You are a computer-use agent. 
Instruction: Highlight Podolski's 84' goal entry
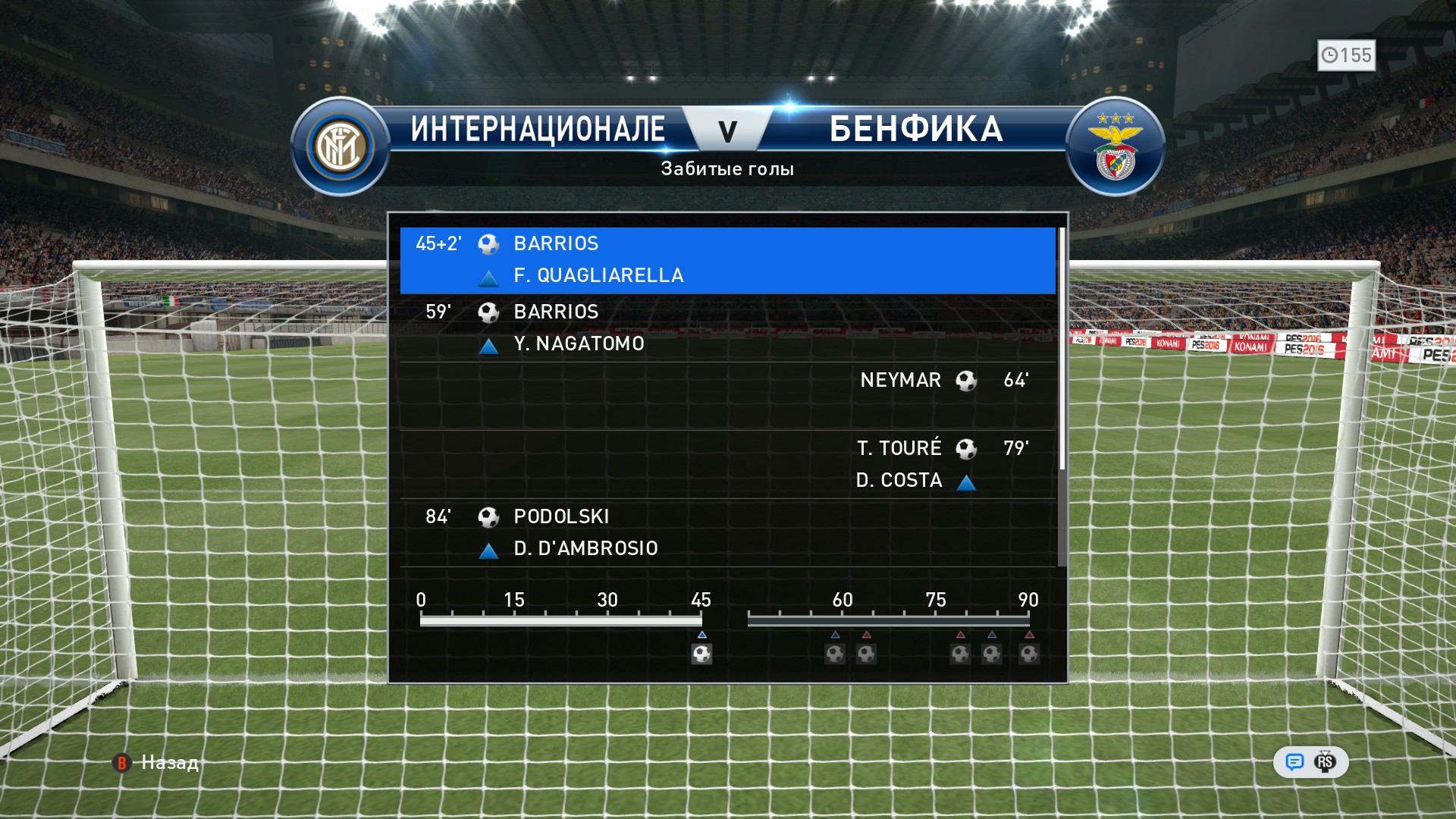(x=726, y=532)
